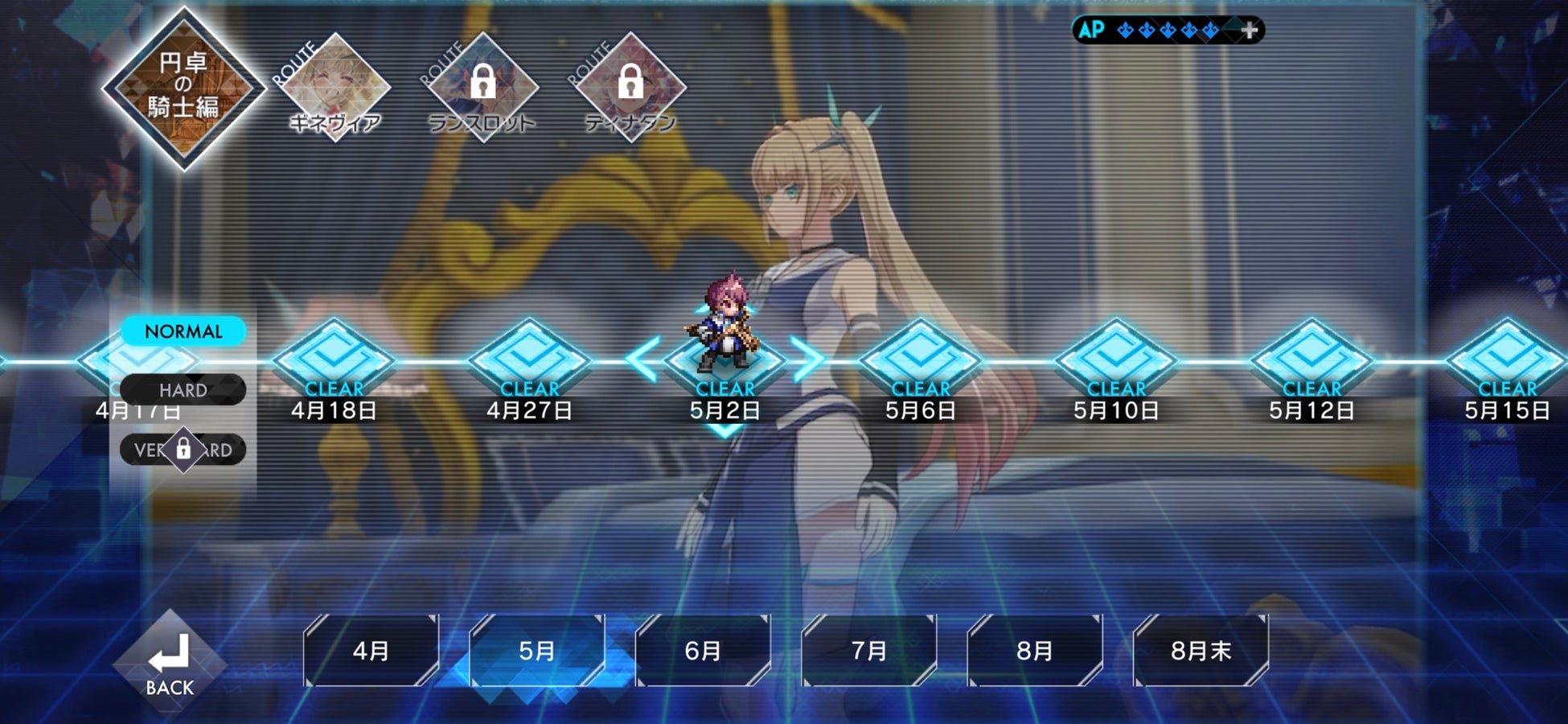Jump to the 7月 month tab

coord(868,650)
